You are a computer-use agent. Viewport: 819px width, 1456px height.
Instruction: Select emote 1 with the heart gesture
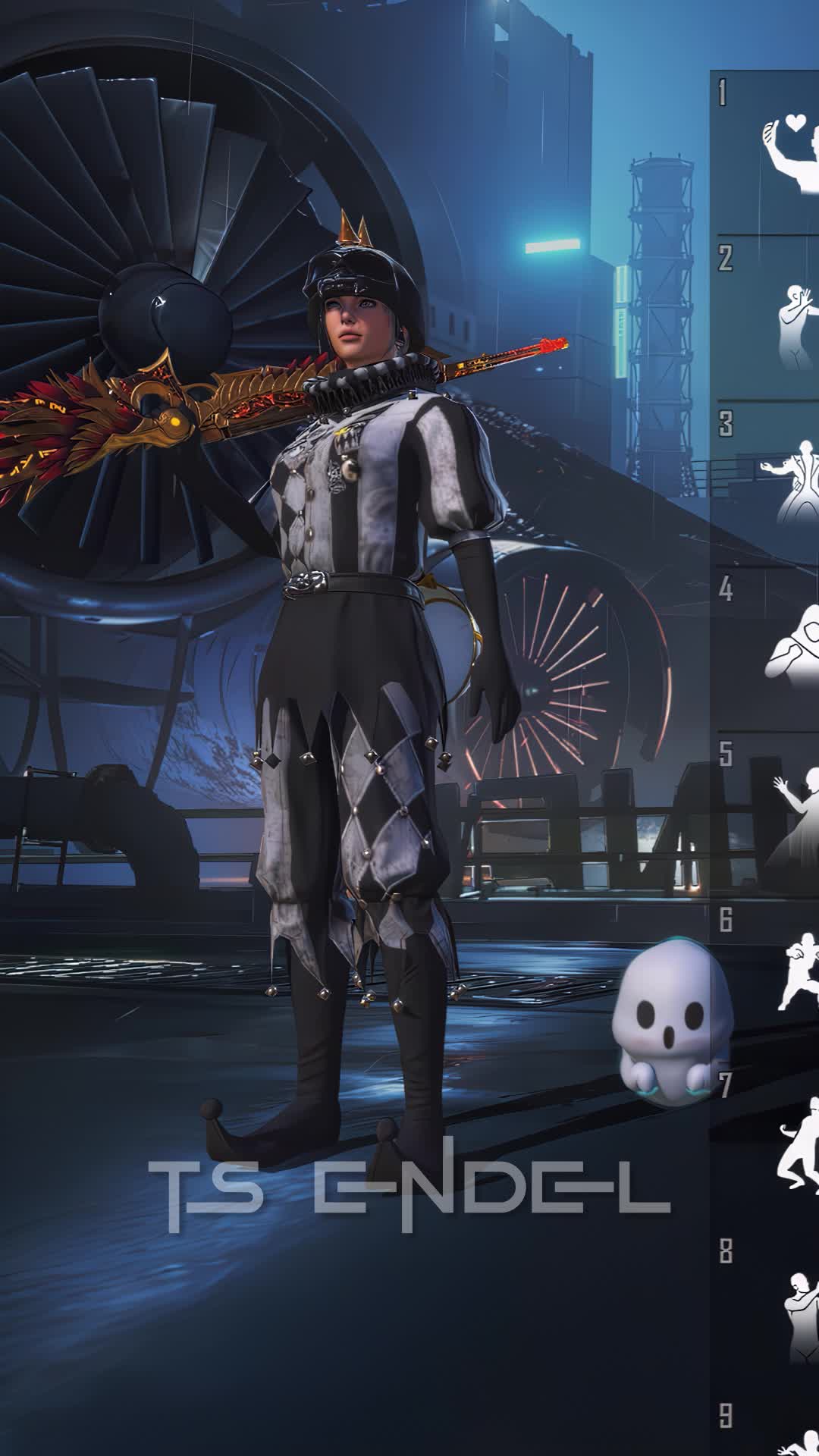tap(789, 155)
